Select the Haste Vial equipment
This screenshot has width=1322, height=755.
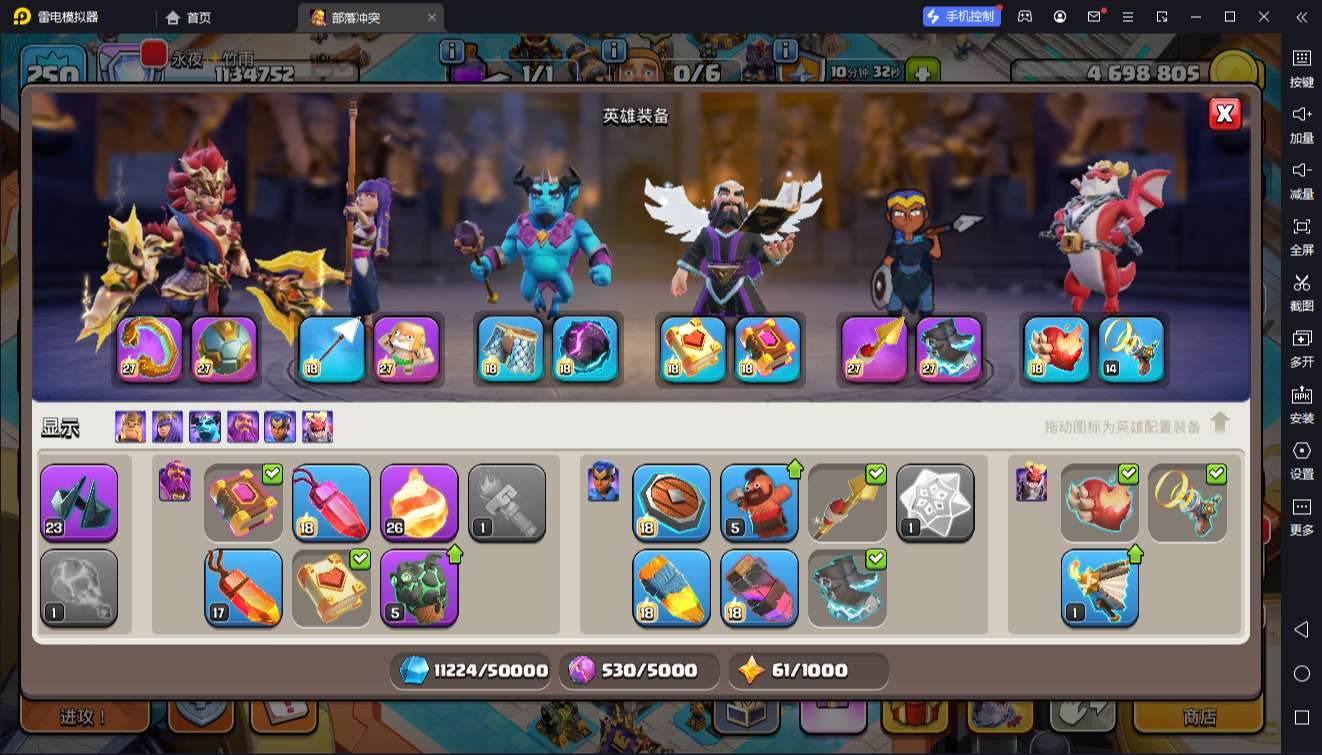click(671, 587)
